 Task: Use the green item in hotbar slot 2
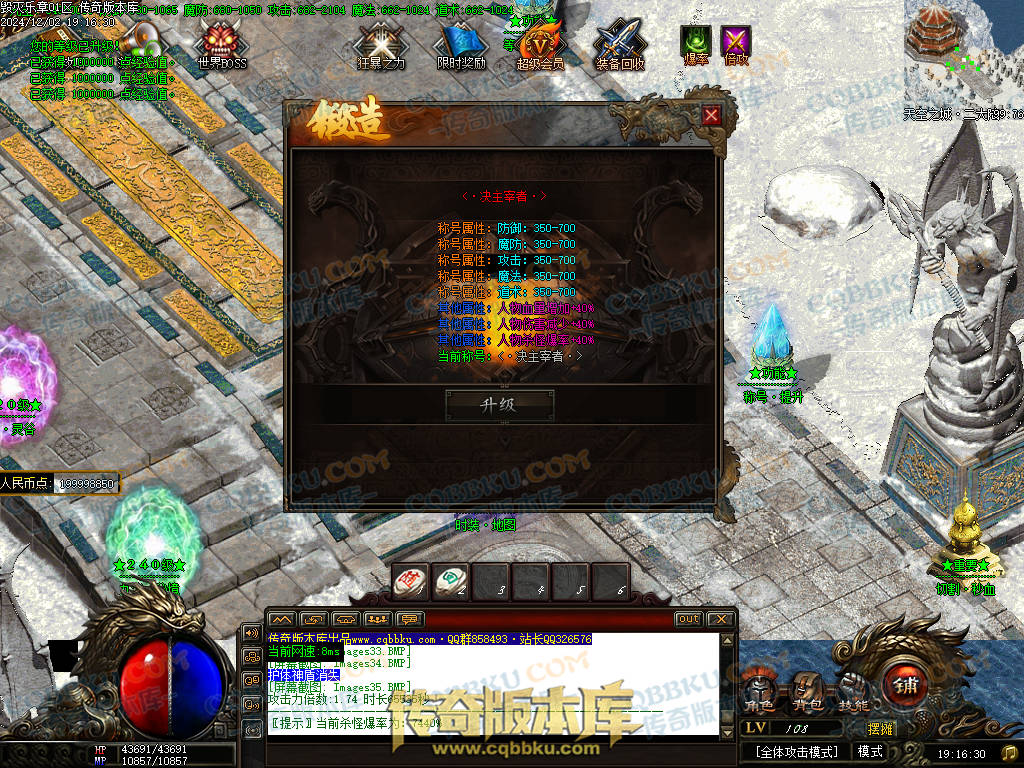coord(451,581)
